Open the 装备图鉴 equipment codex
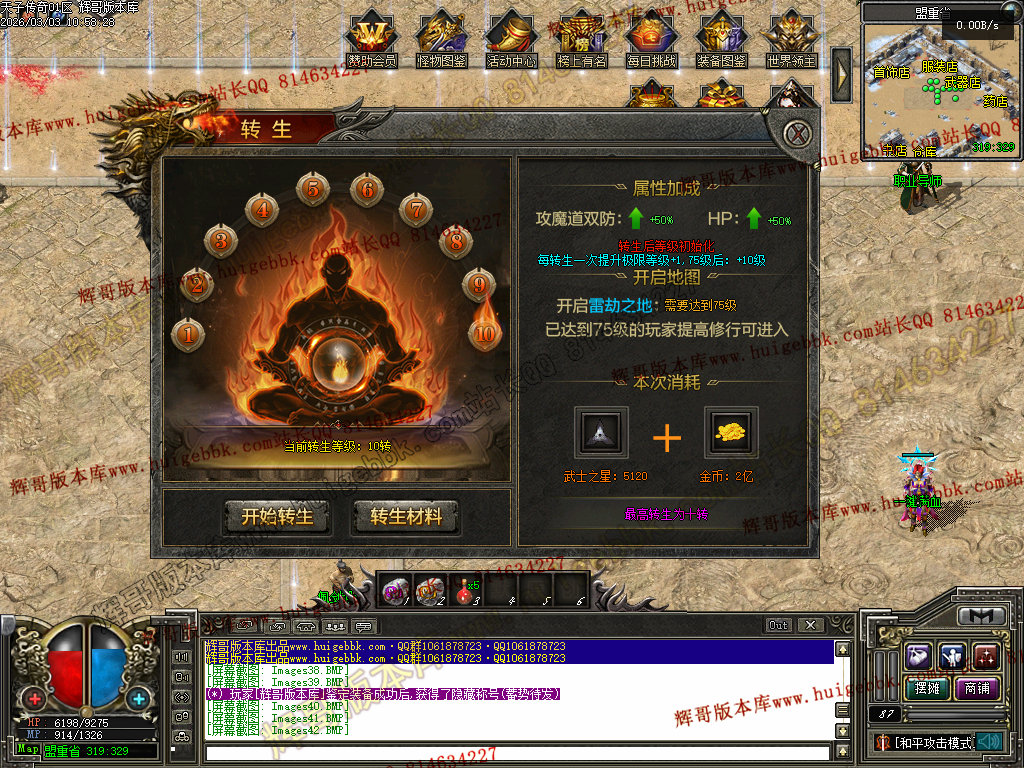The height and width of the screenshot is (768, 1024). point(722,38)
